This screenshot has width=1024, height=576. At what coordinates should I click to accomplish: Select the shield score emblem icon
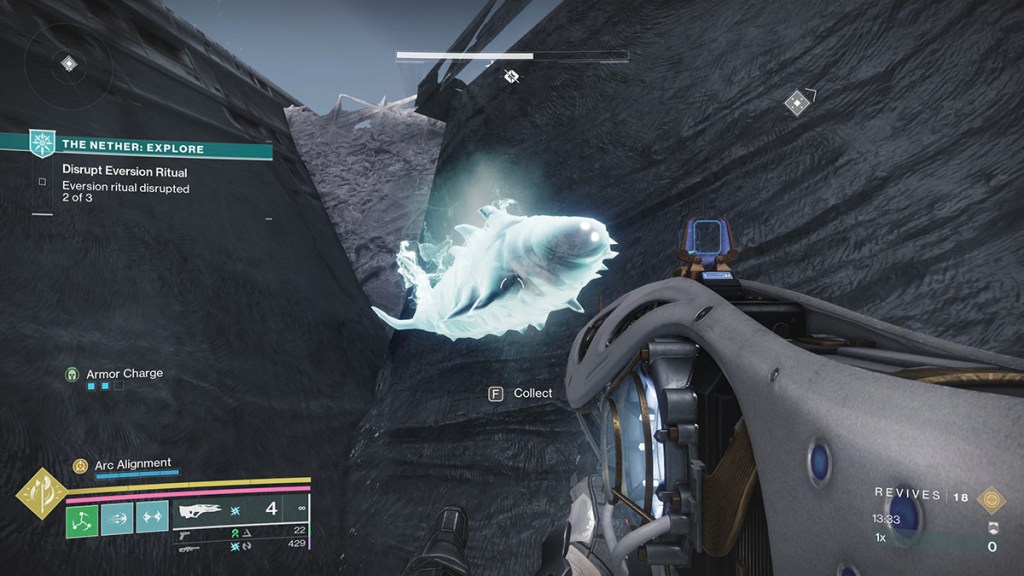[x=992, y=529]
